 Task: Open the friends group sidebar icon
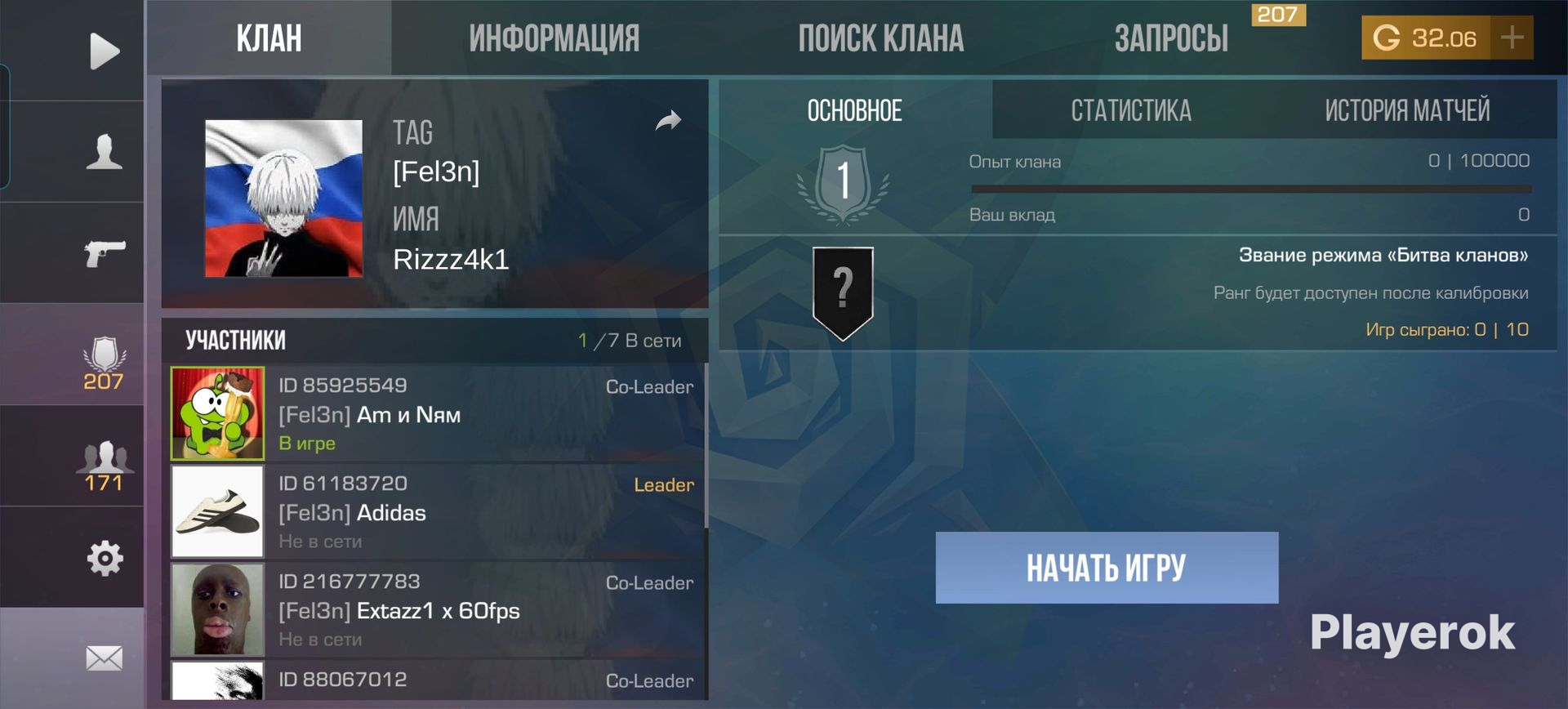104,464
